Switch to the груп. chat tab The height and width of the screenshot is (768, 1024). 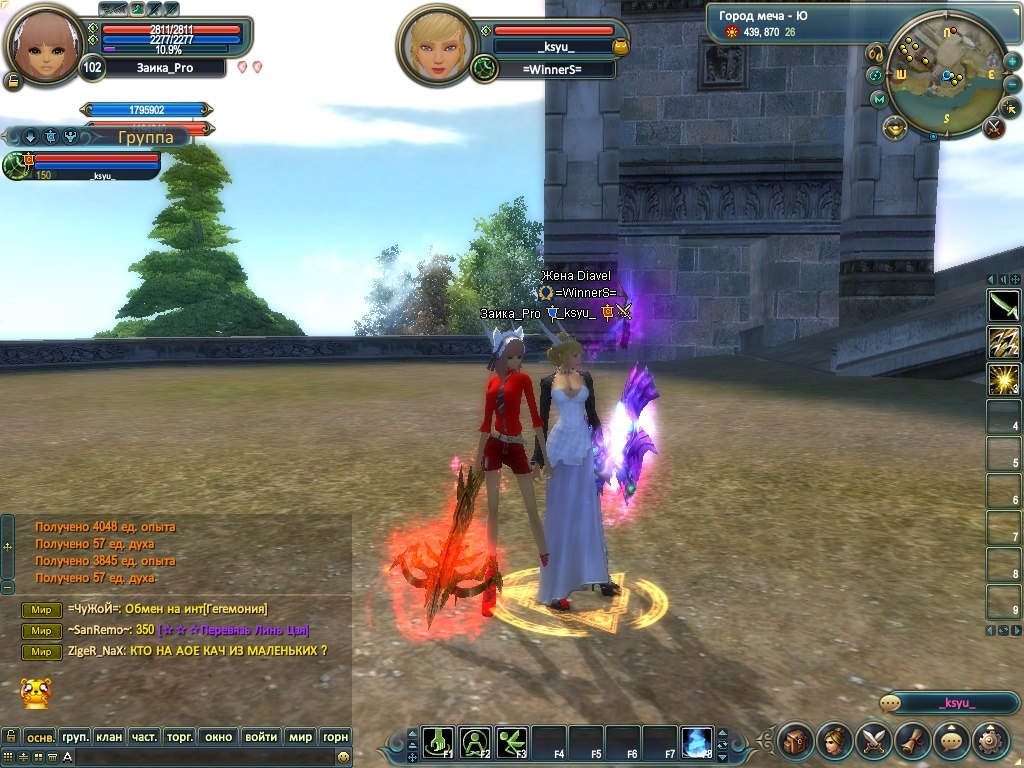[x=75, y=737]
